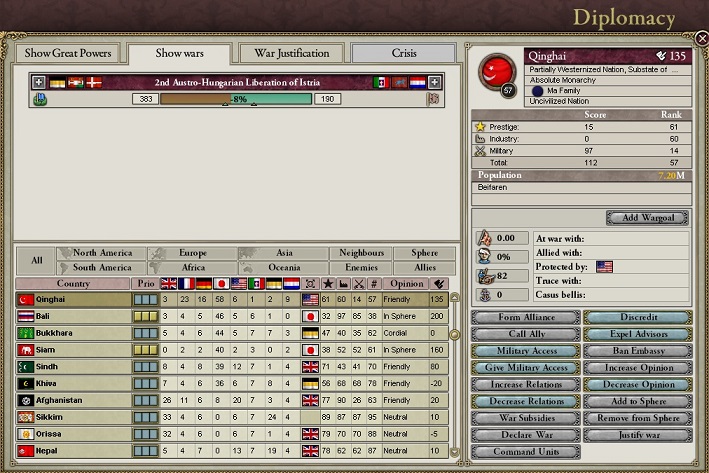709x473 pixels.
Task: Click the Add Wargoal button
Action: point(647,218)
